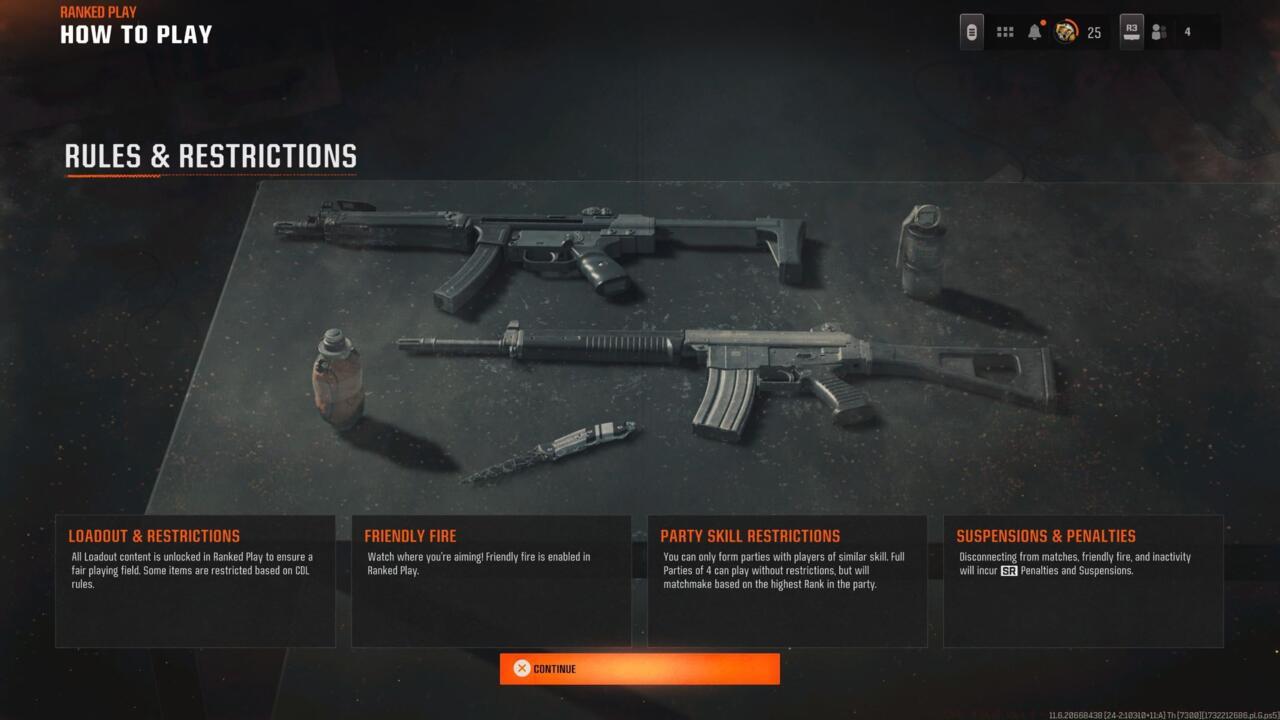Select the Loadout & Restrictions card
The width and height of the screenshot is (1280, 720).
(195, 580)
